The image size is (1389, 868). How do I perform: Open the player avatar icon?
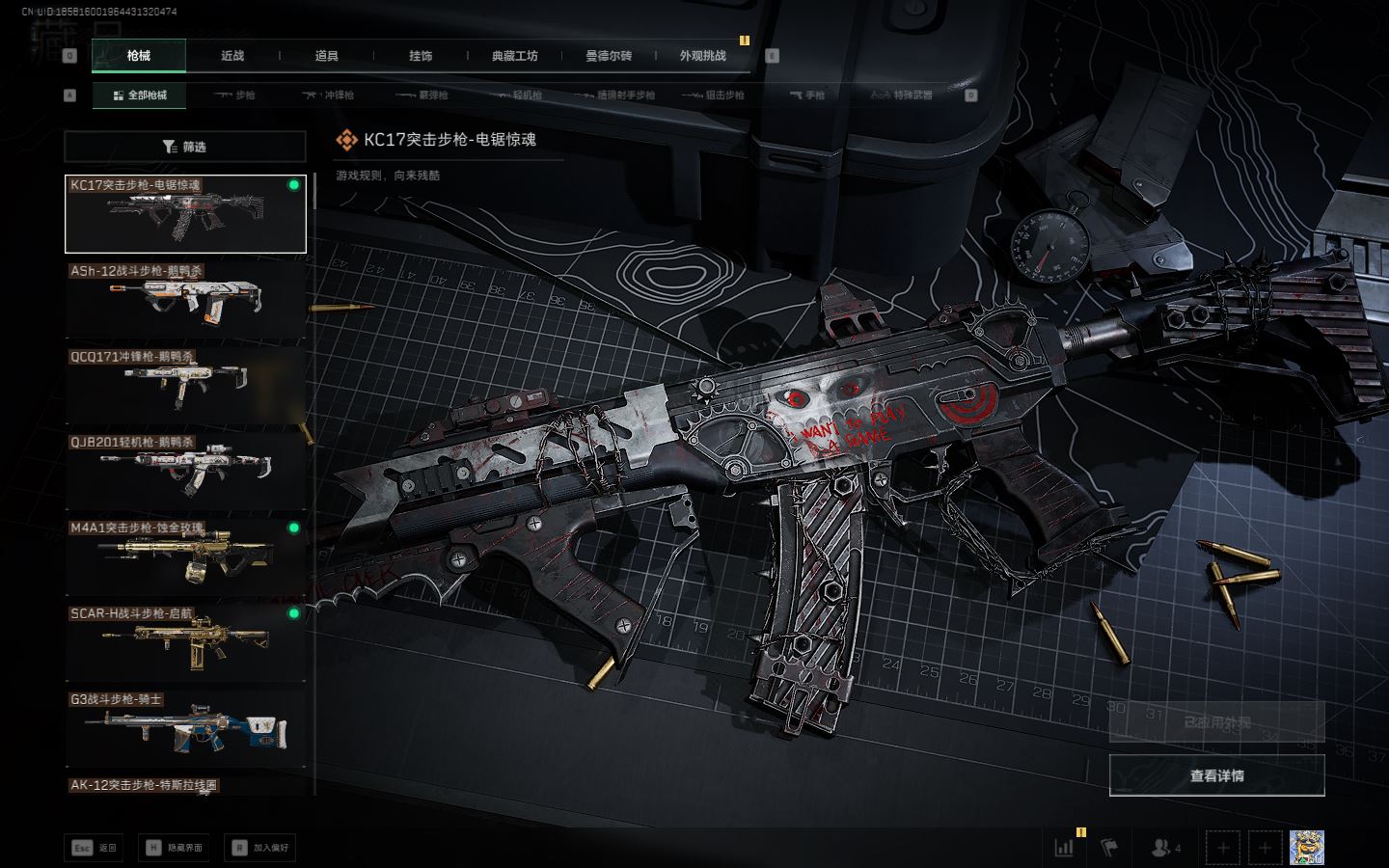tap(1306, 848)
